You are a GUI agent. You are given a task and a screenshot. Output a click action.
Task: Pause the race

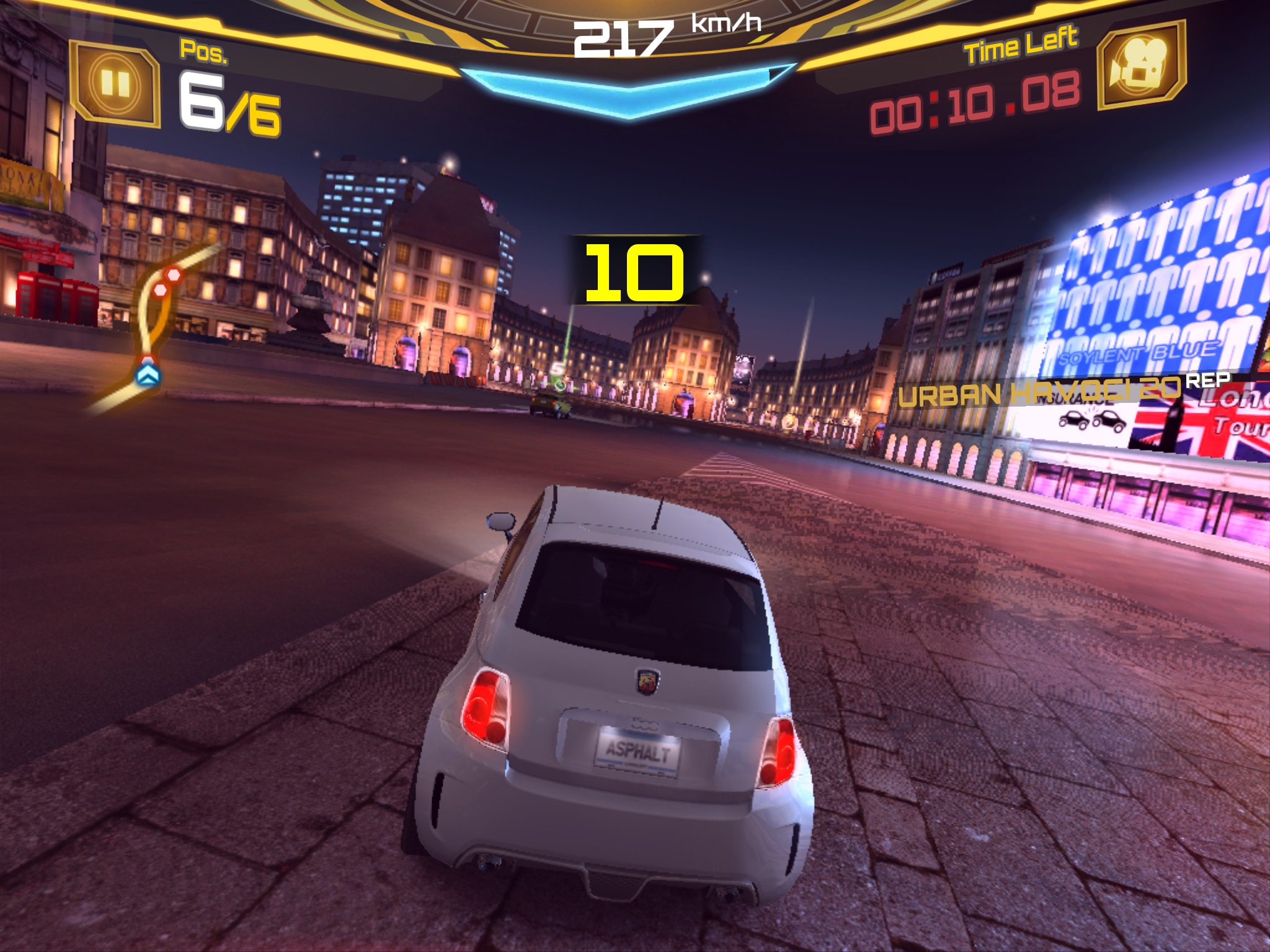(115, 83)
